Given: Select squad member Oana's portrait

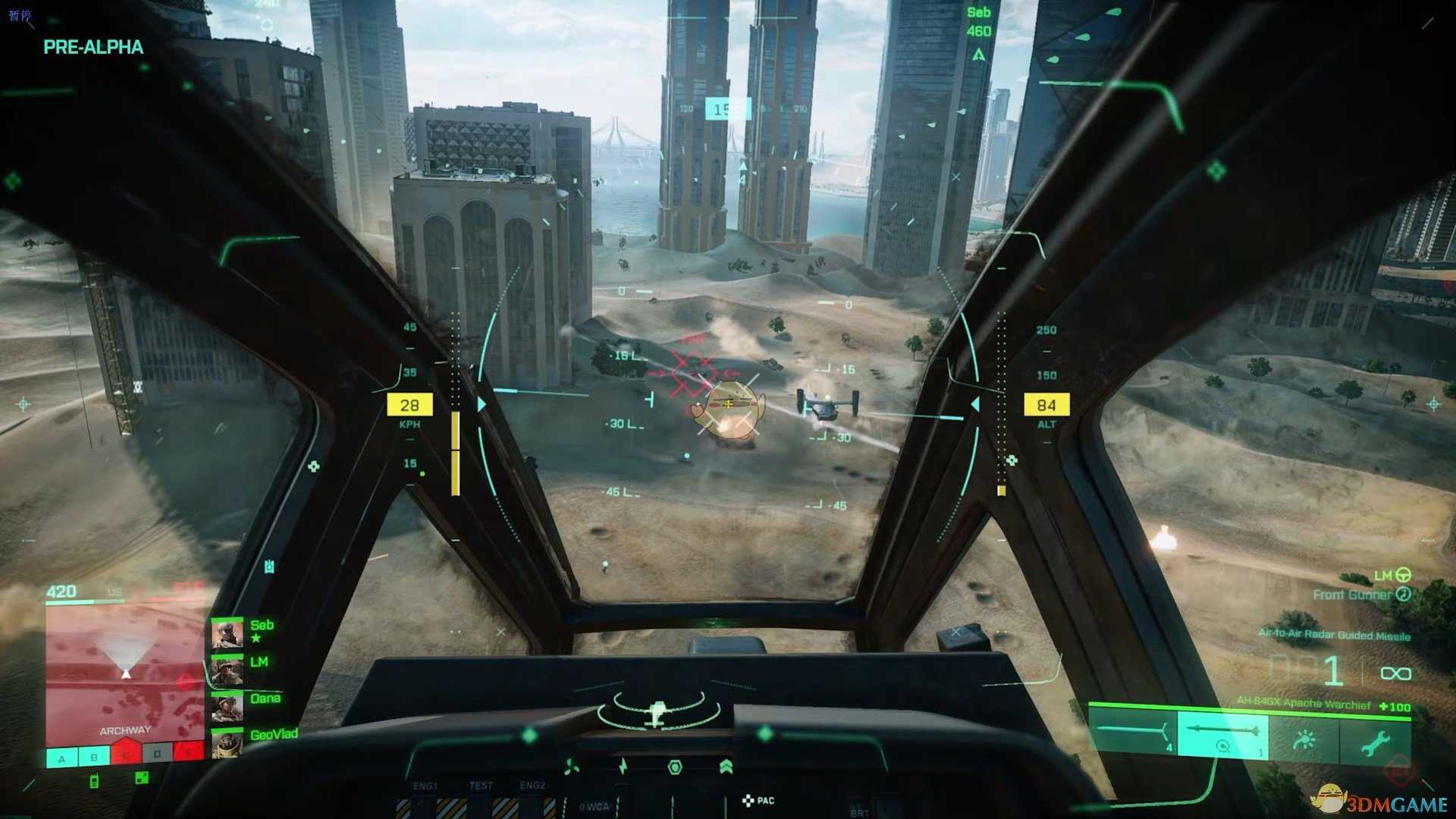Looking at the screenshot, I should (227, 707).
